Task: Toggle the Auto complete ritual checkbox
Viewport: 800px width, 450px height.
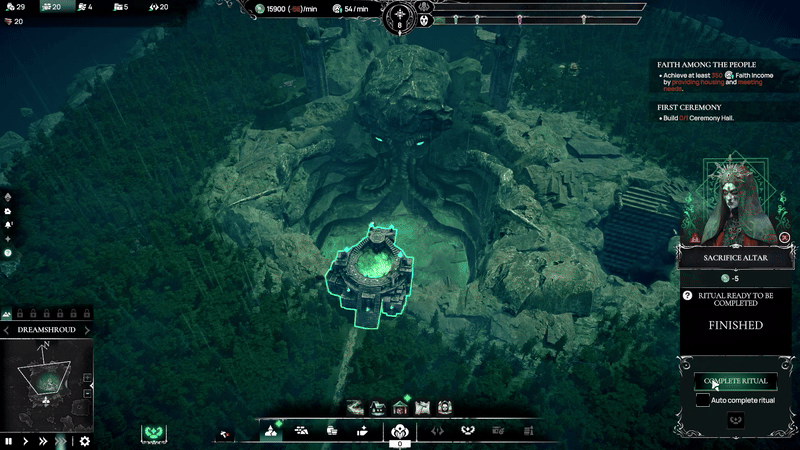Action: (x=704, y=400)
